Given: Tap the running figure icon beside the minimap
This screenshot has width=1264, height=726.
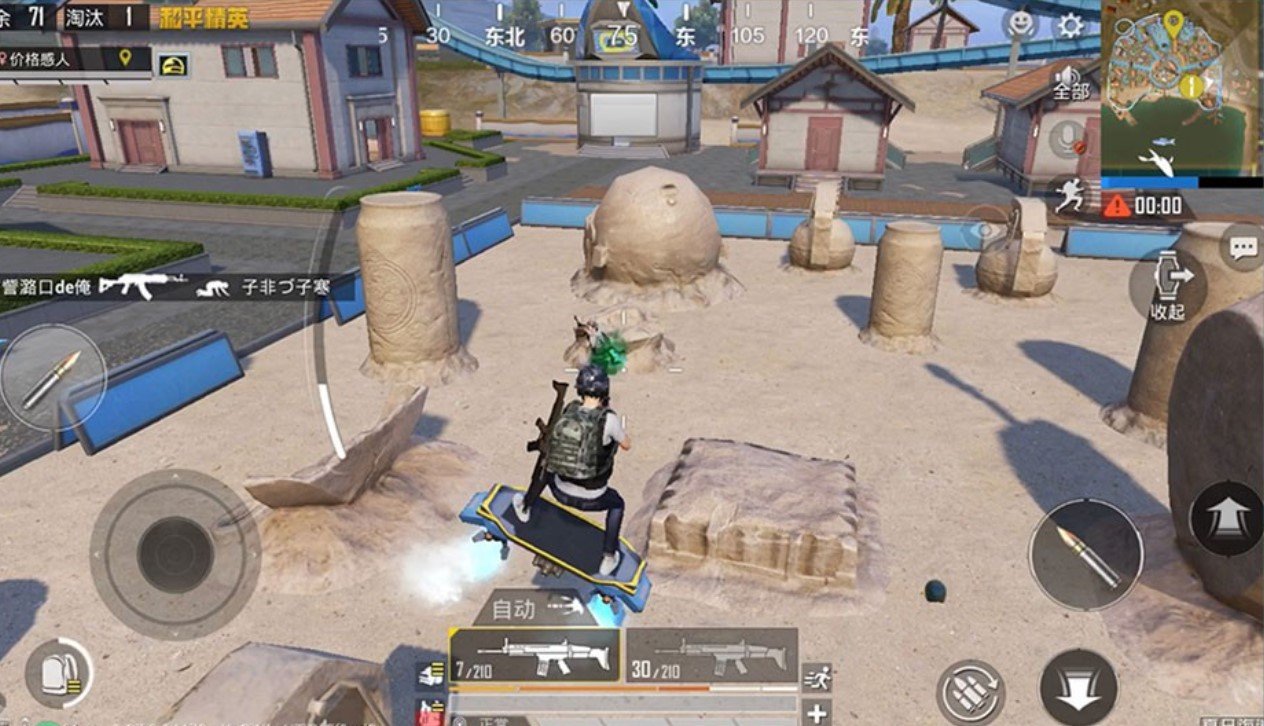Looking at the screenshot, I should coord(1070,194).
